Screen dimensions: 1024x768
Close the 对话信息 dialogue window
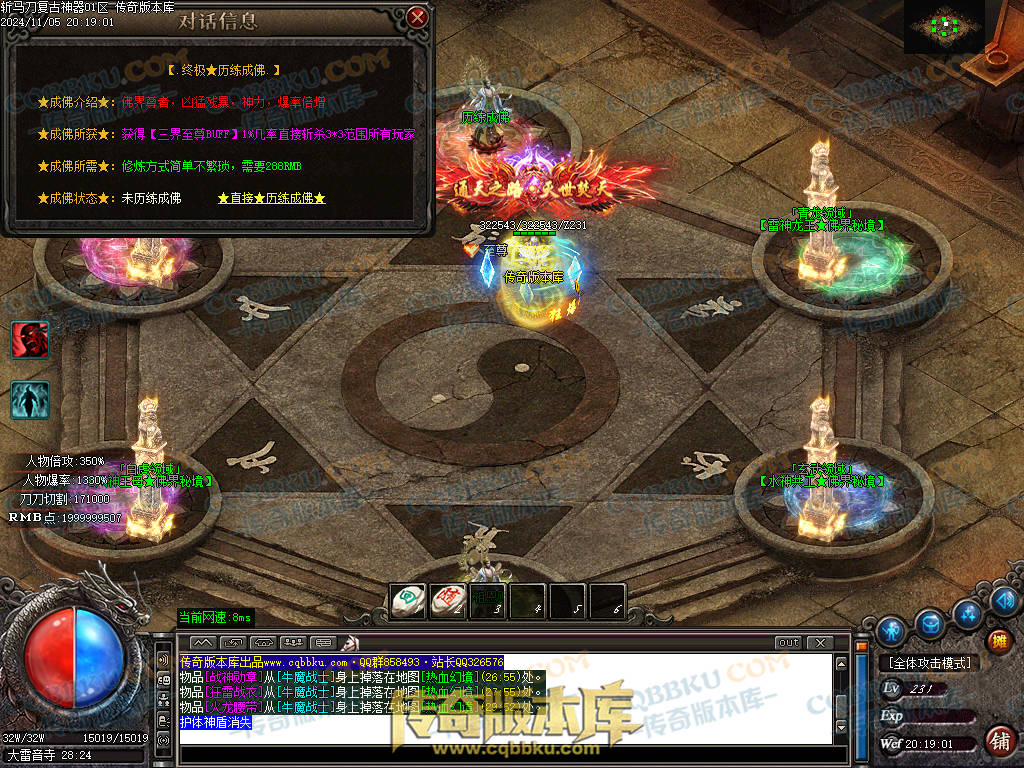tap(418, 17)
